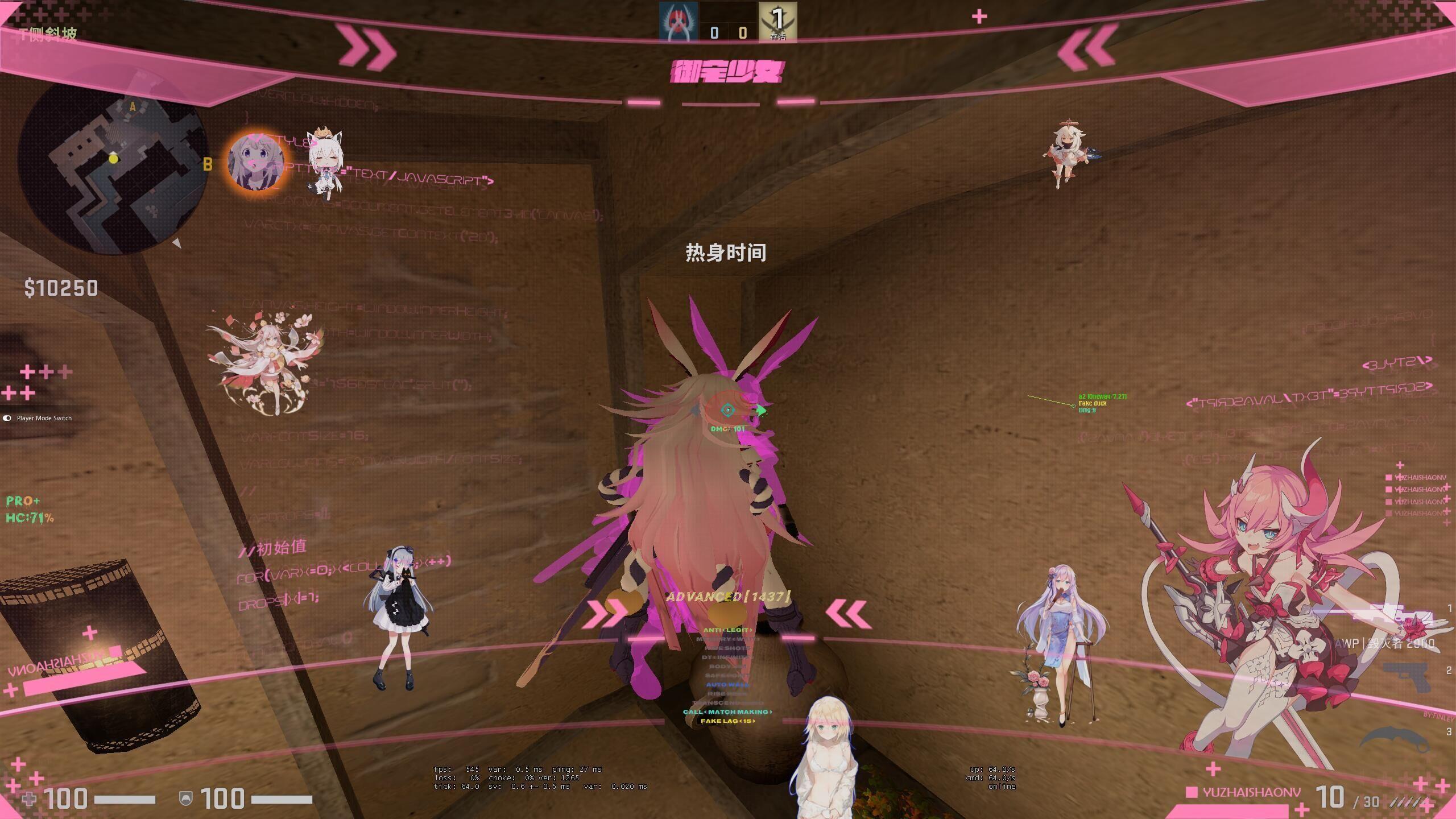Toggle the Player Mode Switch
Image resolution: width=1456 pixels, height=819 pixels.
7,418
